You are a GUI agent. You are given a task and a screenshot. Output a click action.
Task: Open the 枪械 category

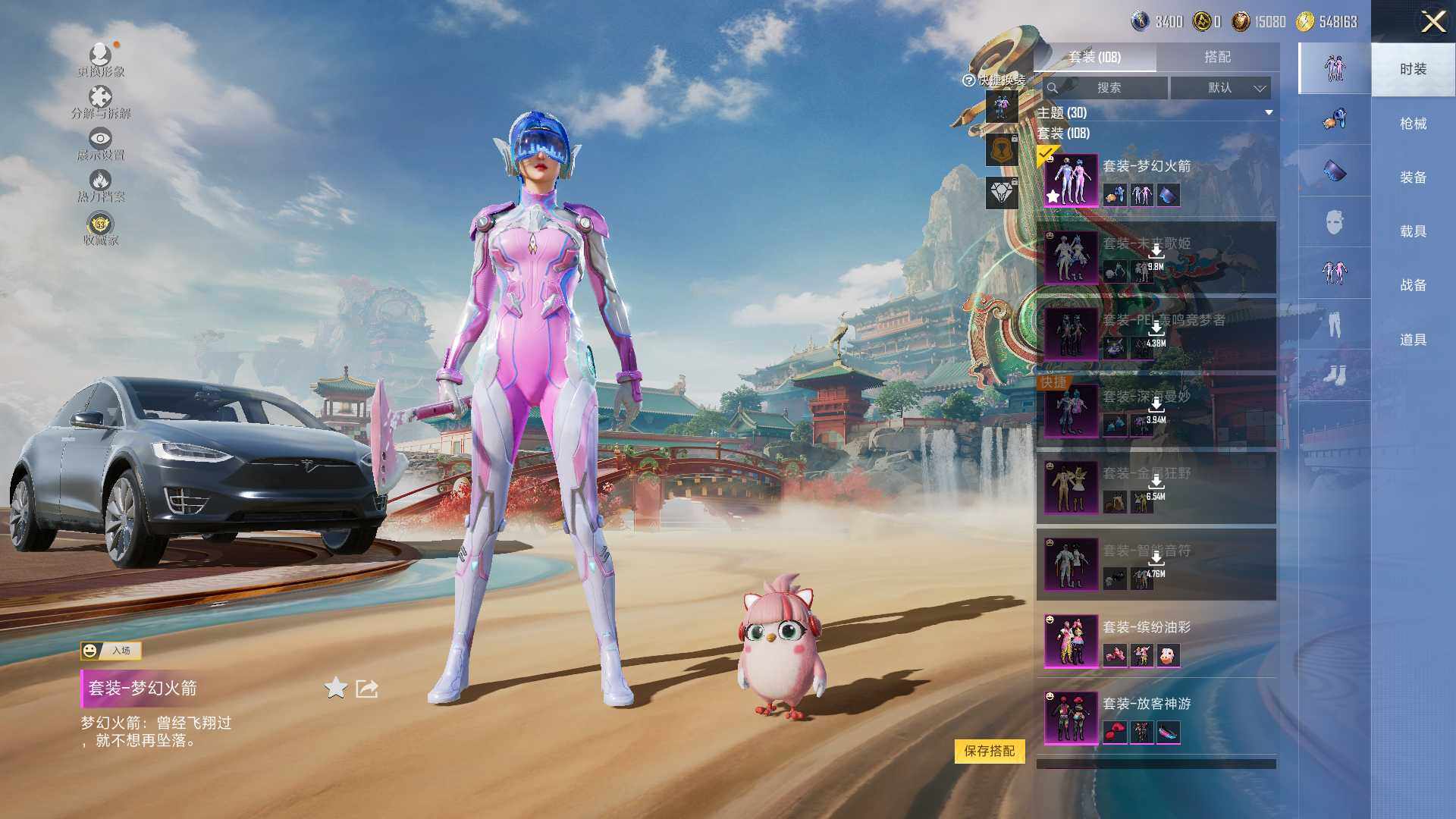click(x=1413, y=124)
